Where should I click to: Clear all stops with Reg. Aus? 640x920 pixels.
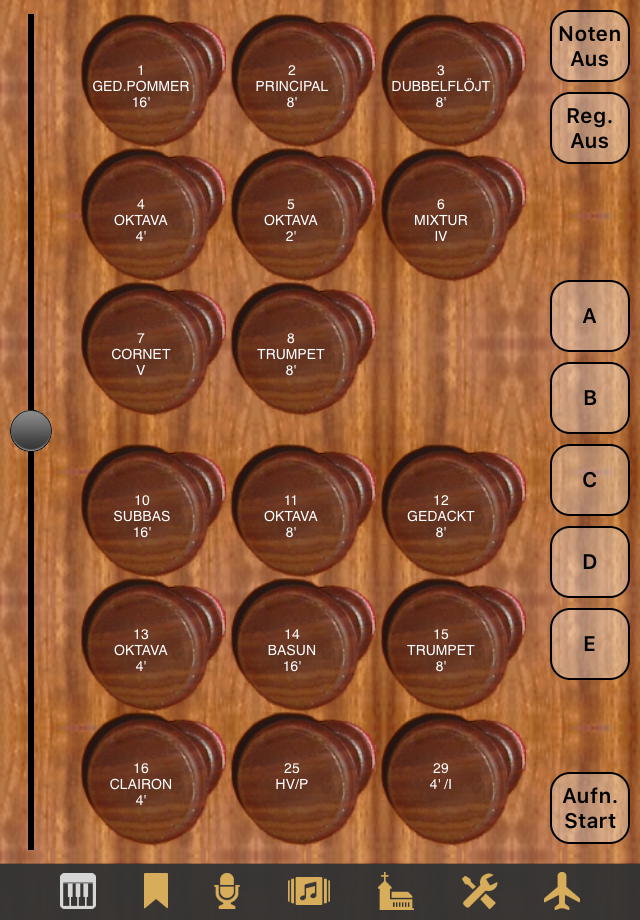point(589,128)
